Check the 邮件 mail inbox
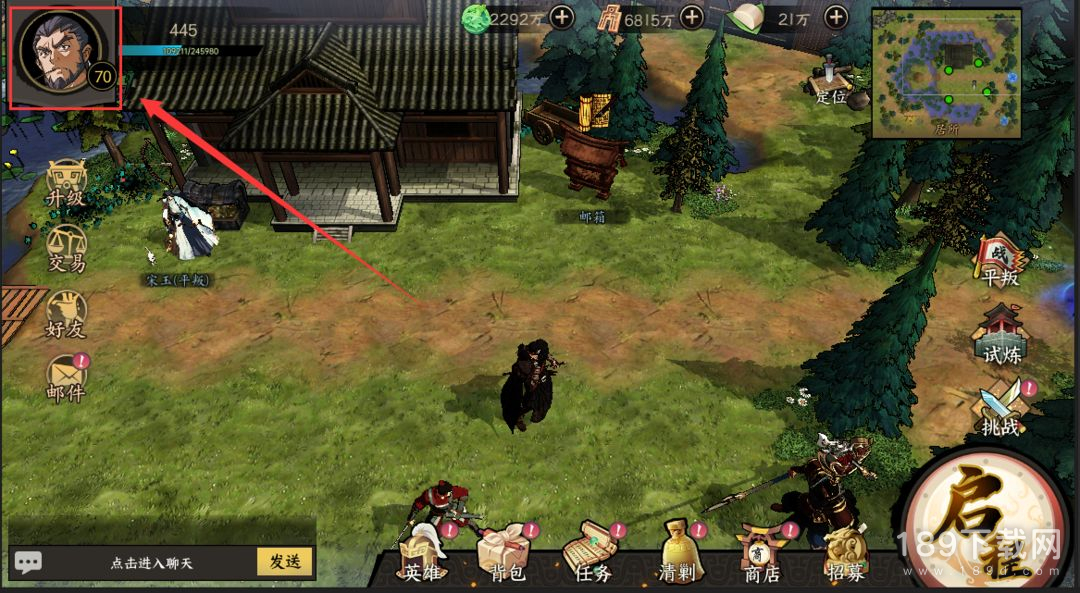Viewport: 1080px width, 593px height. point(66,378)
